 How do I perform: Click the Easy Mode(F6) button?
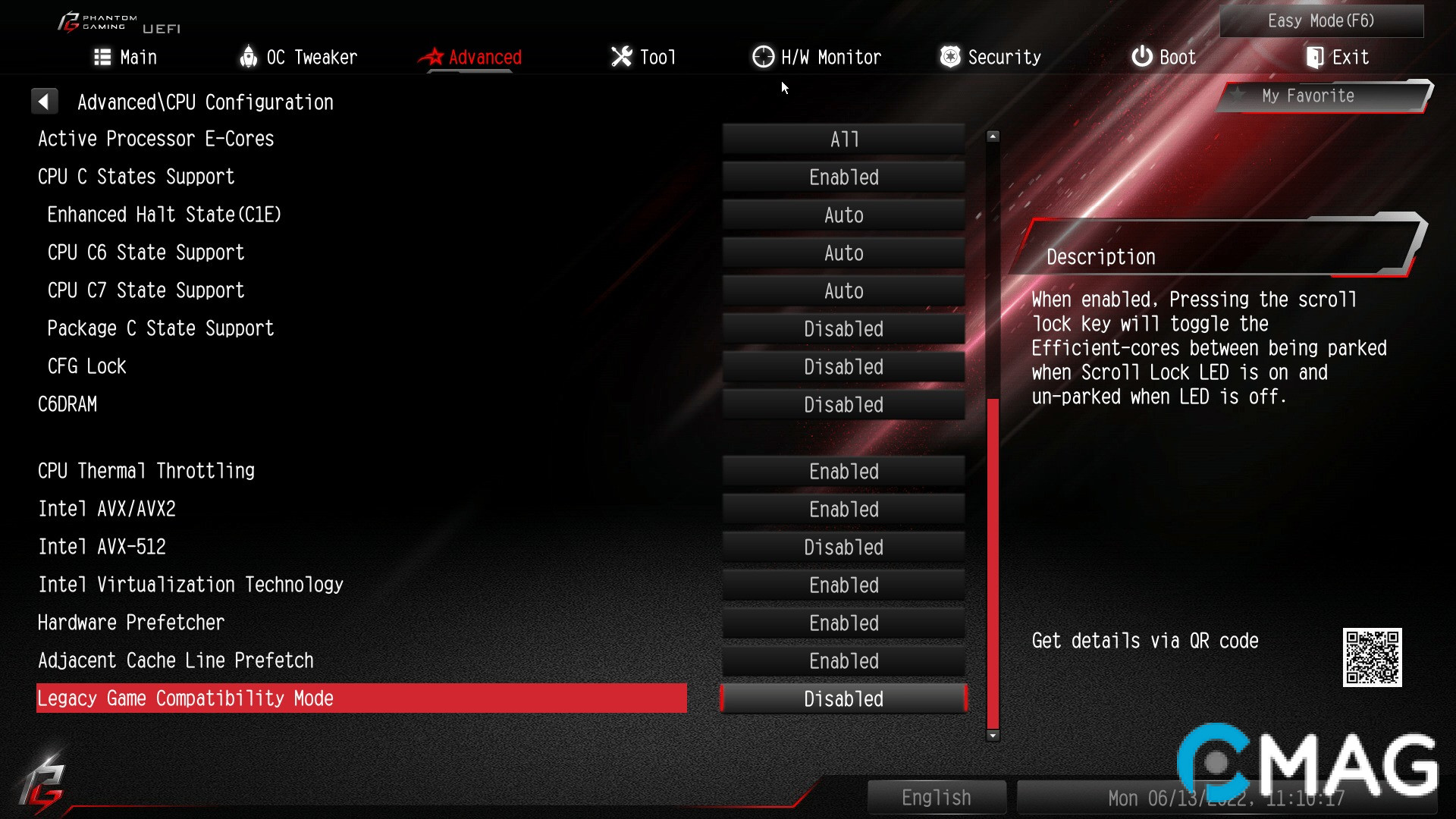point(1321,20)
